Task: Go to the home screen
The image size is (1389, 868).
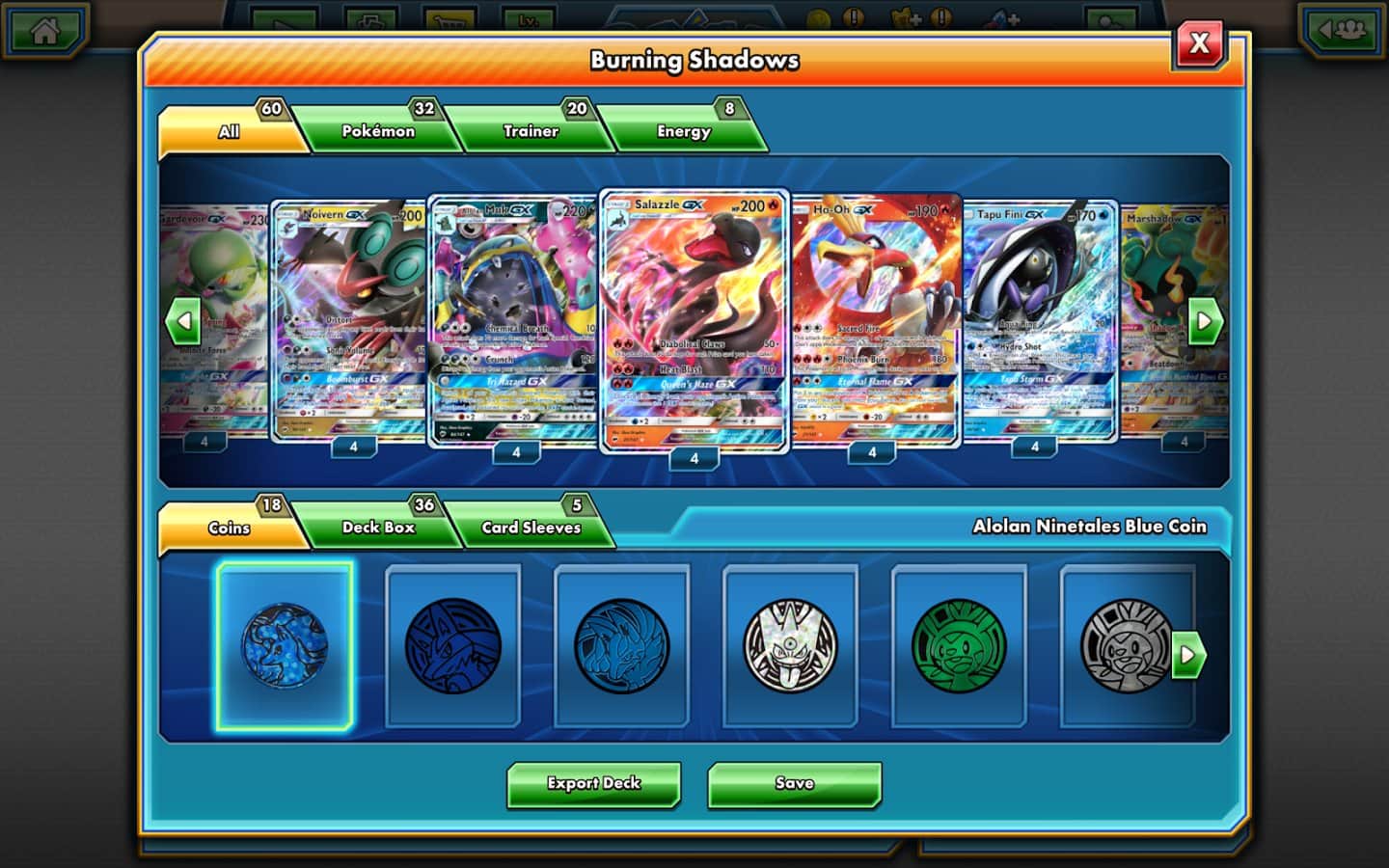Action: coord(44,31)
